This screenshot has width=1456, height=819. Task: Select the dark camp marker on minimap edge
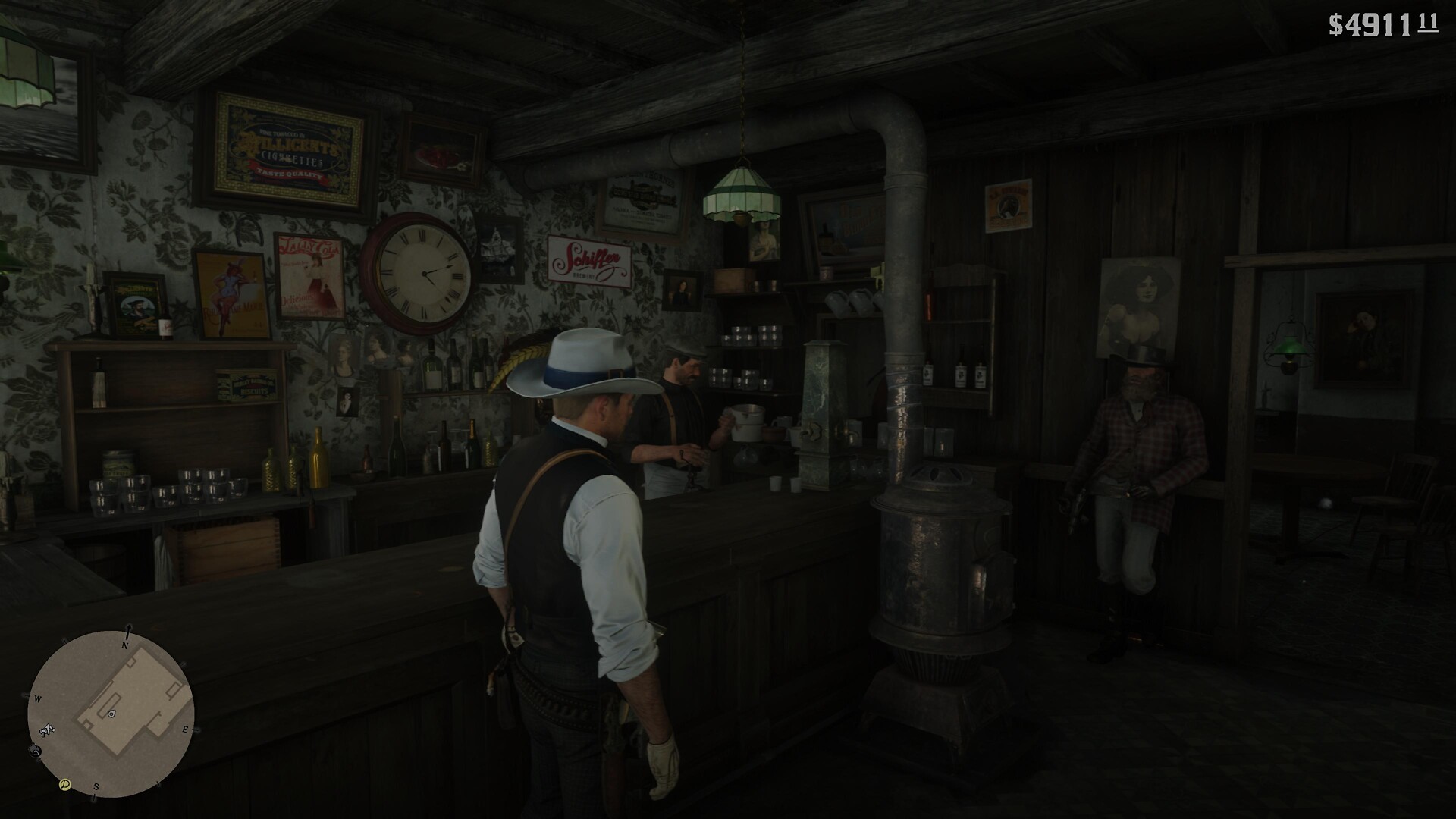[35, 751]
